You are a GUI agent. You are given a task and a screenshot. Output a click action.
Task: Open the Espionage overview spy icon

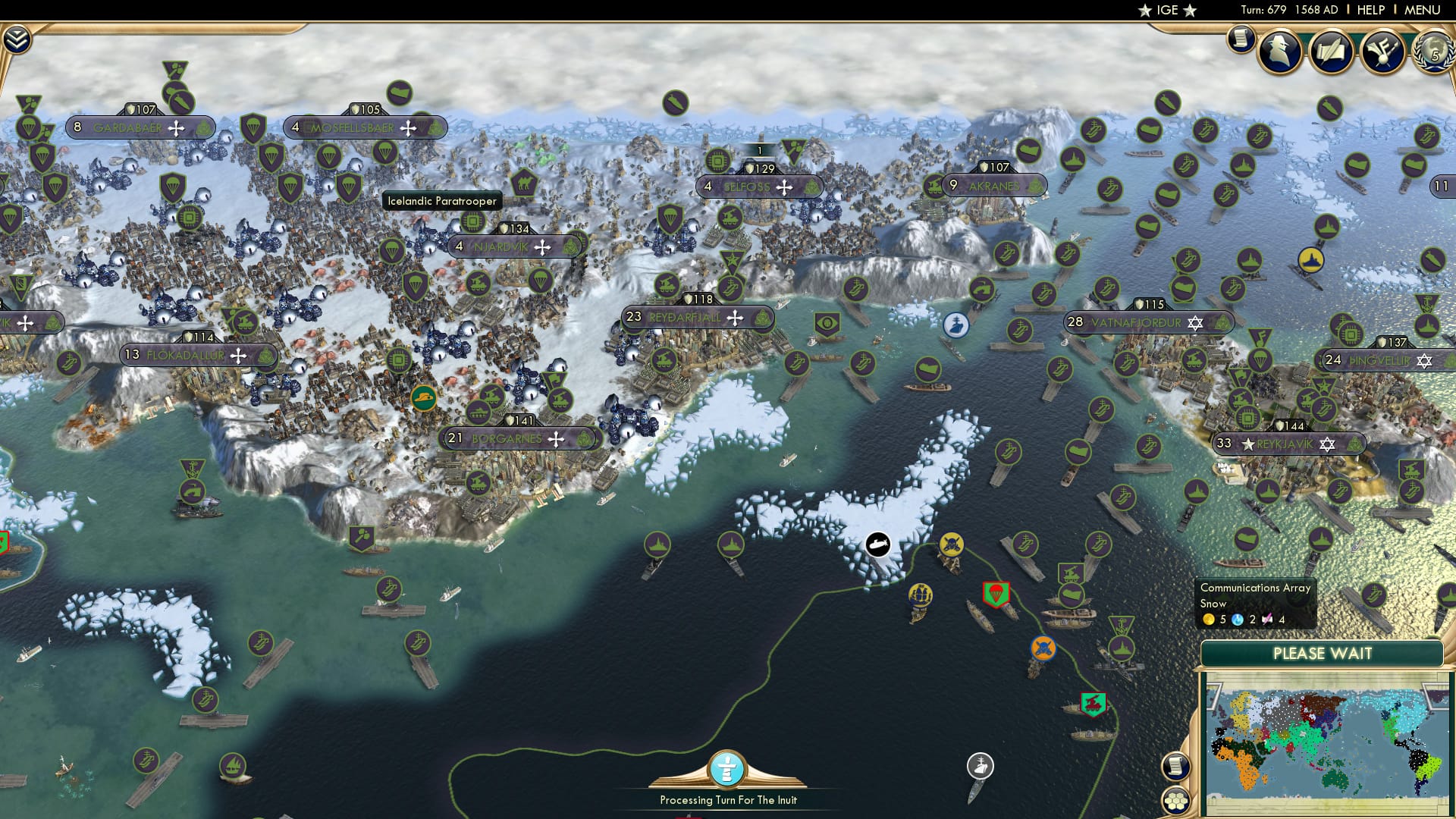click(x=1279, y=52)
